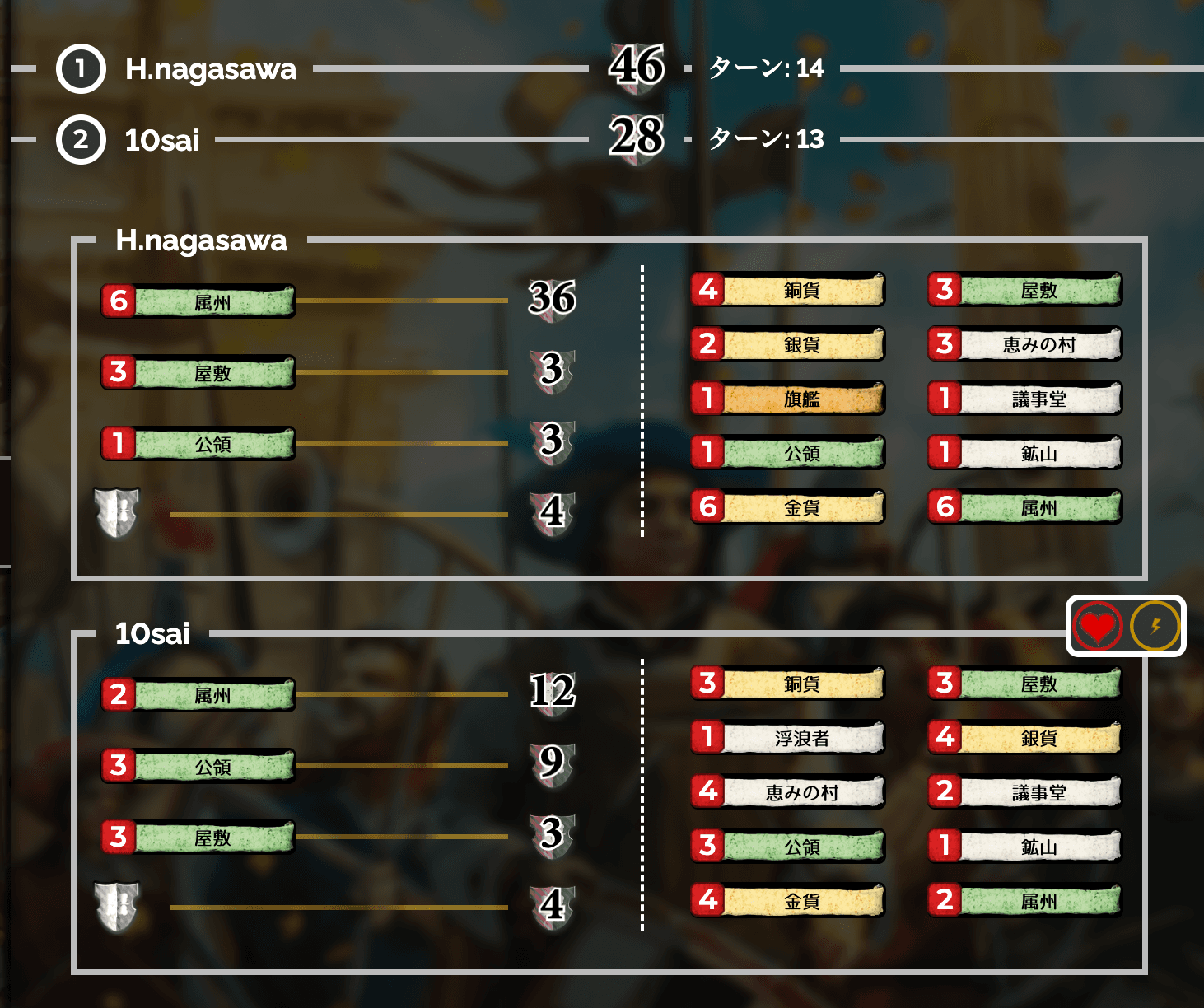Click the ターン:13 turn counter
Image resolution: width=1204 pixels, height=1008 pixels.
pyautogui.click(x=768, y=139)
